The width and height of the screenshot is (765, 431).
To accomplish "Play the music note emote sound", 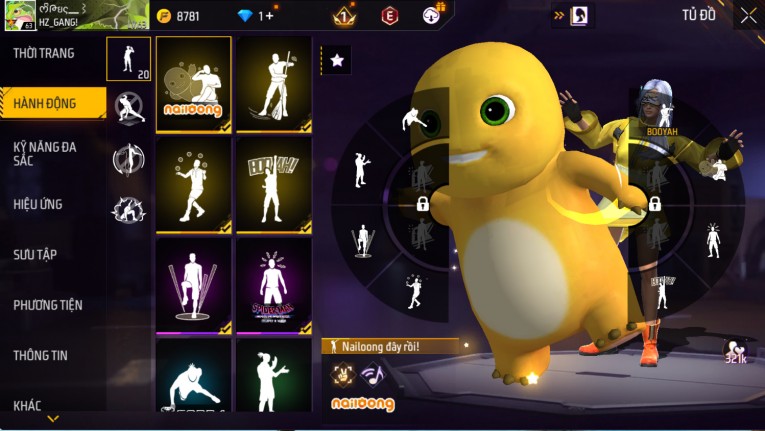I will click(x=371, y=375).
